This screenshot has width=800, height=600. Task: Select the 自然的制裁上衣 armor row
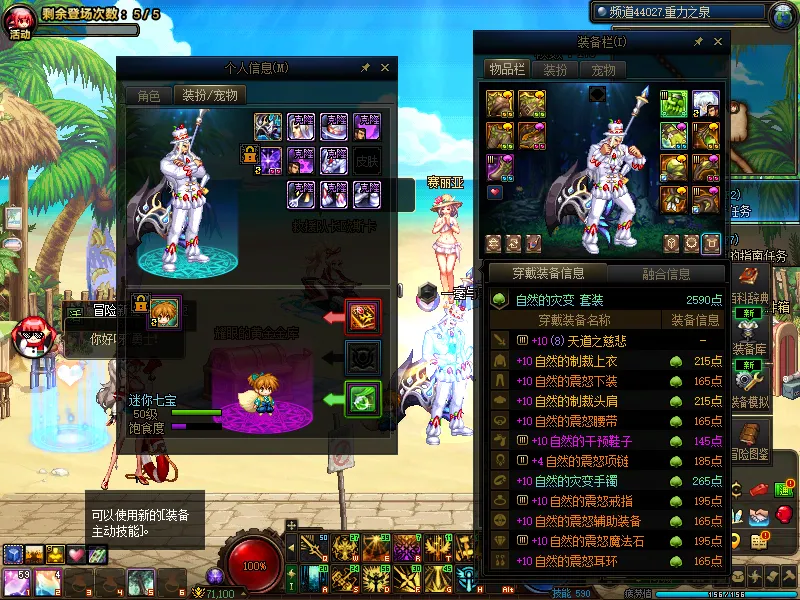pyautogui.click(x=606, y=361)
